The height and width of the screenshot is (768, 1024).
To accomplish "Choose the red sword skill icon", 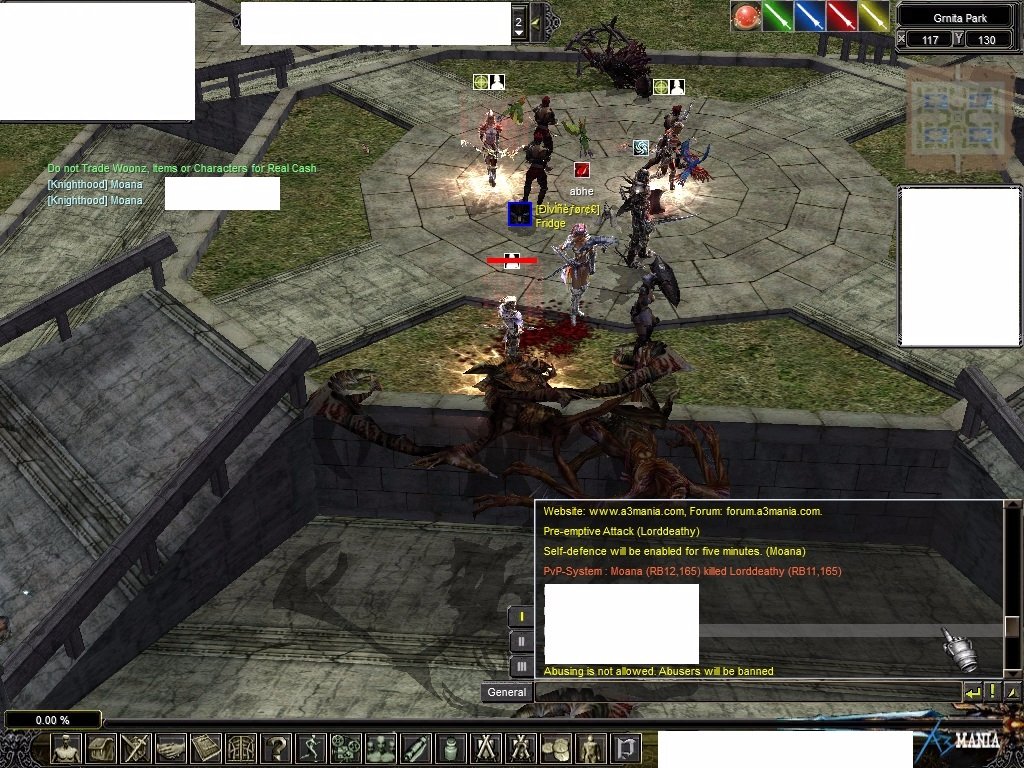I will tap(842, 16).
